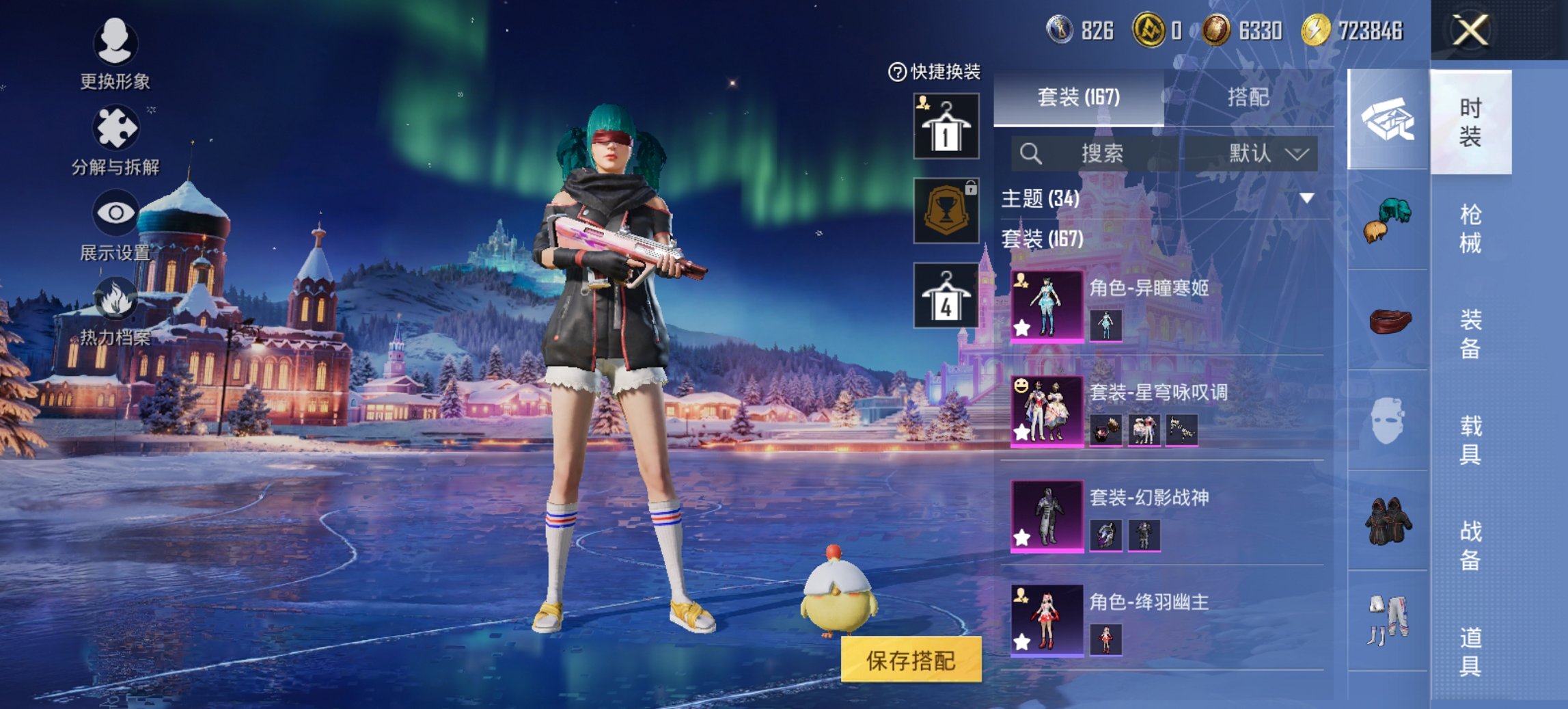Image resolution: width=1568 pixels, height=709 pixels.
Task: Select quick outfit preset 1
Action: tap(946, 126)
